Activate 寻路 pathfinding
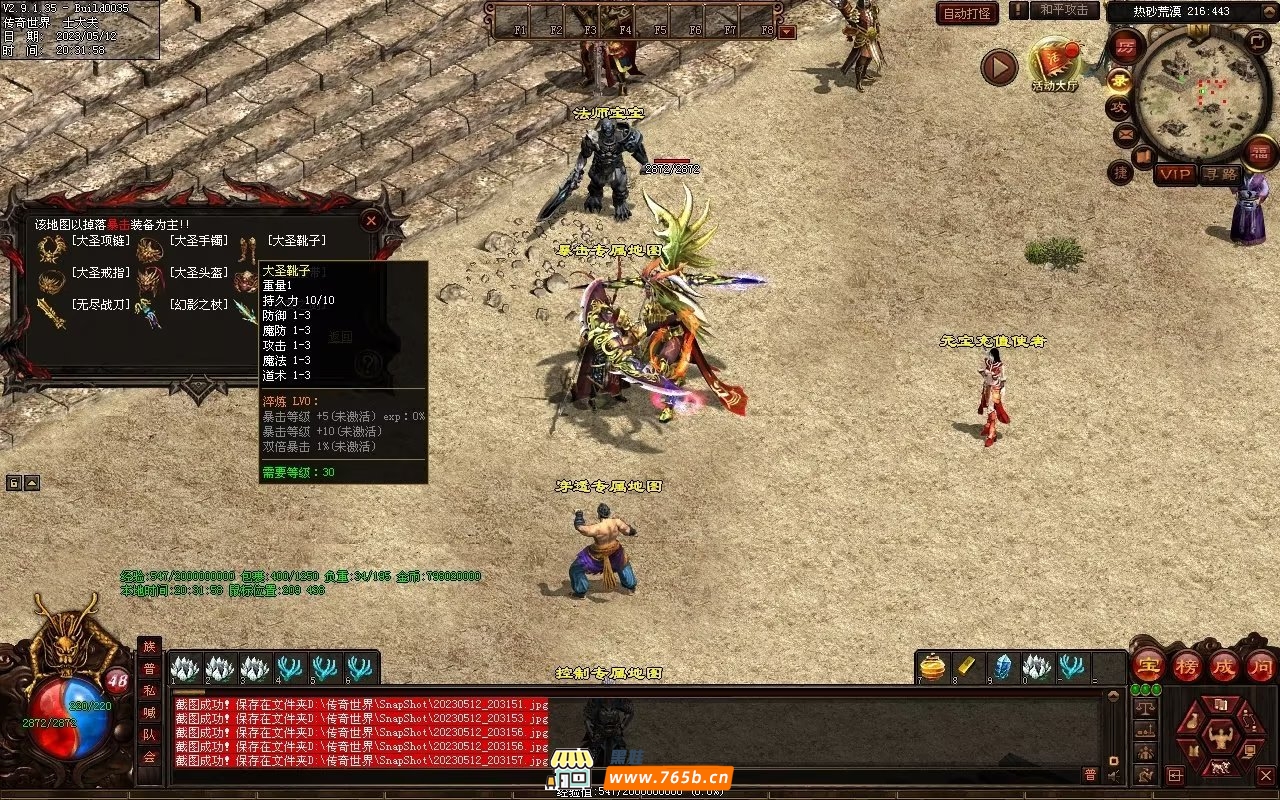The image size is (1280, 800). (1219, 174)
